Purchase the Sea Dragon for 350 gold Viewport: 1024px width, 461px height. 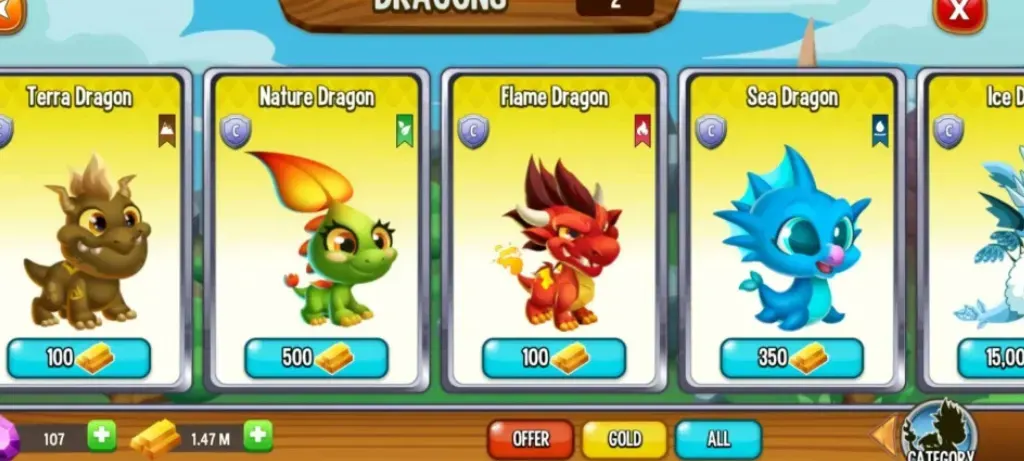coord(792,358)
